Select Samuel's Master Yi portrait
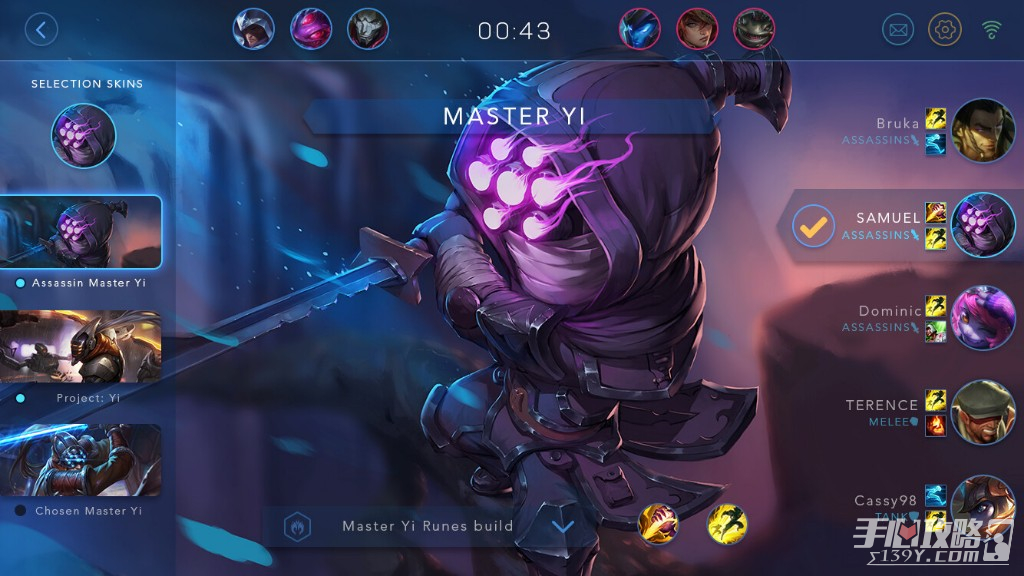1024x576 pixels. [983, 226]
